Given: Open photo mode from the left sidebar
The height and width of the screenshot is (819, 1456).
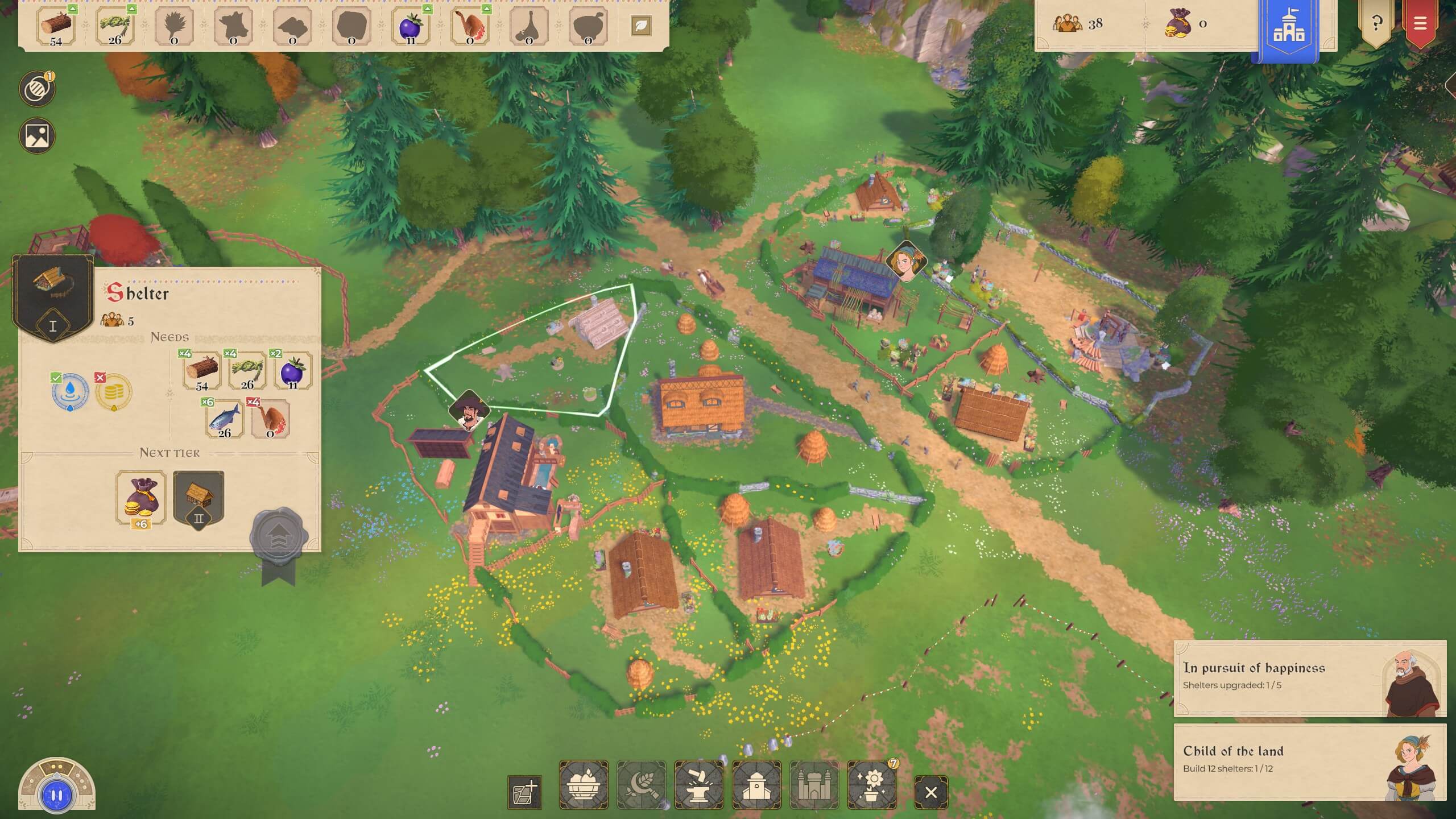Looking at the screenshot, I should pyautogui.click(x=36, y=135).
